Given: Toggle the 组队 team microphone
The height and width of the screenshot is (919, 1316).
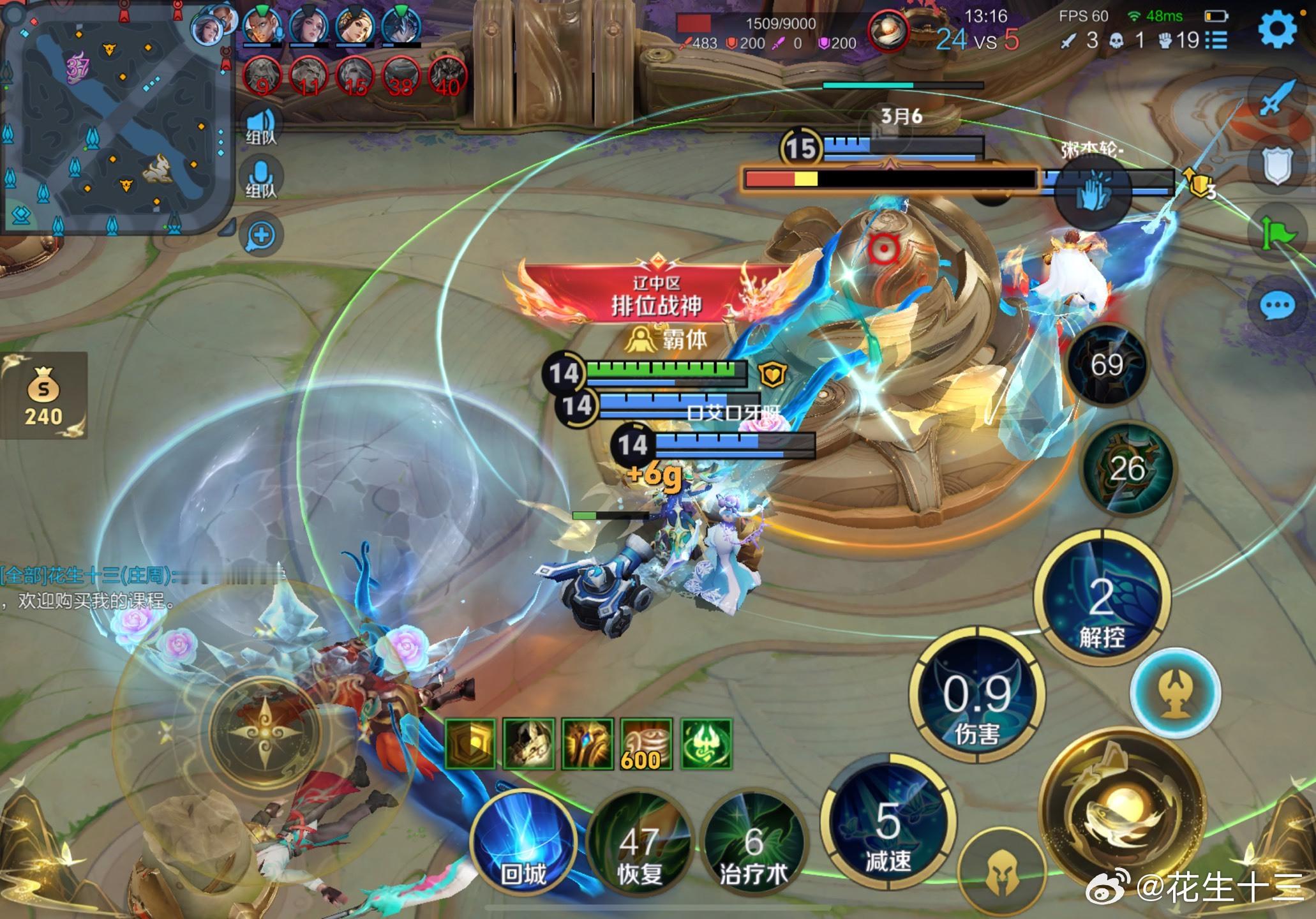Looking at the screenshot, I should (x=261, y=179).
